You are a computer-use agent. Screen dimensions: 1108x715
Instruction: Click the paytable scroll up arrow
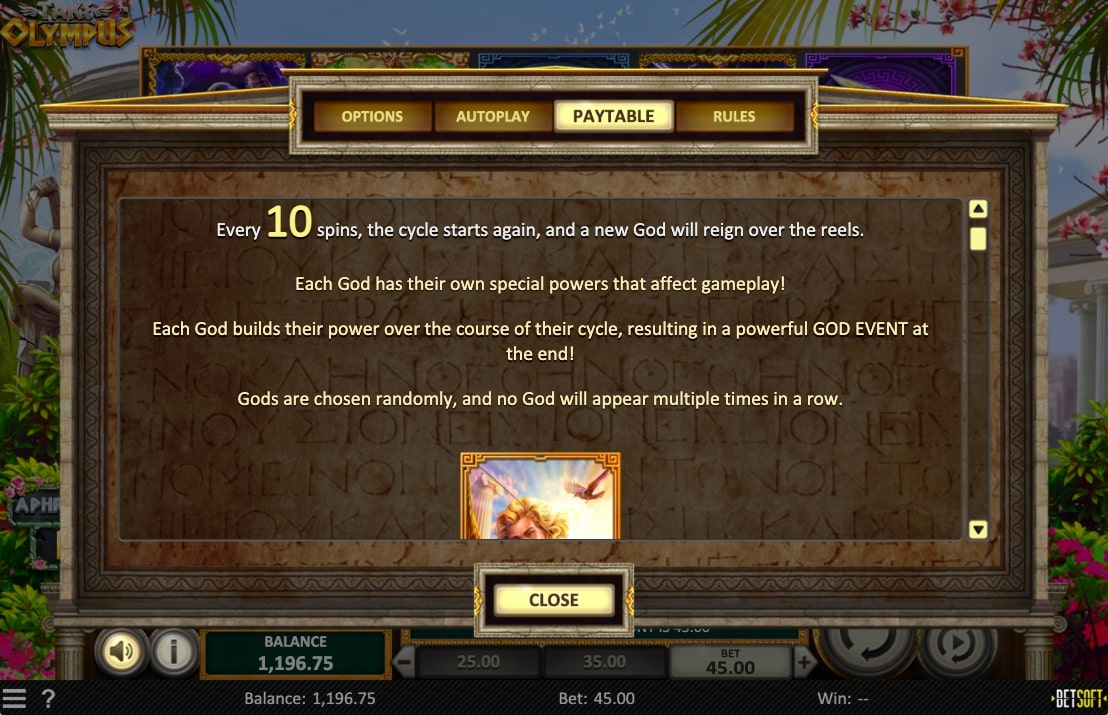(979, 209)
